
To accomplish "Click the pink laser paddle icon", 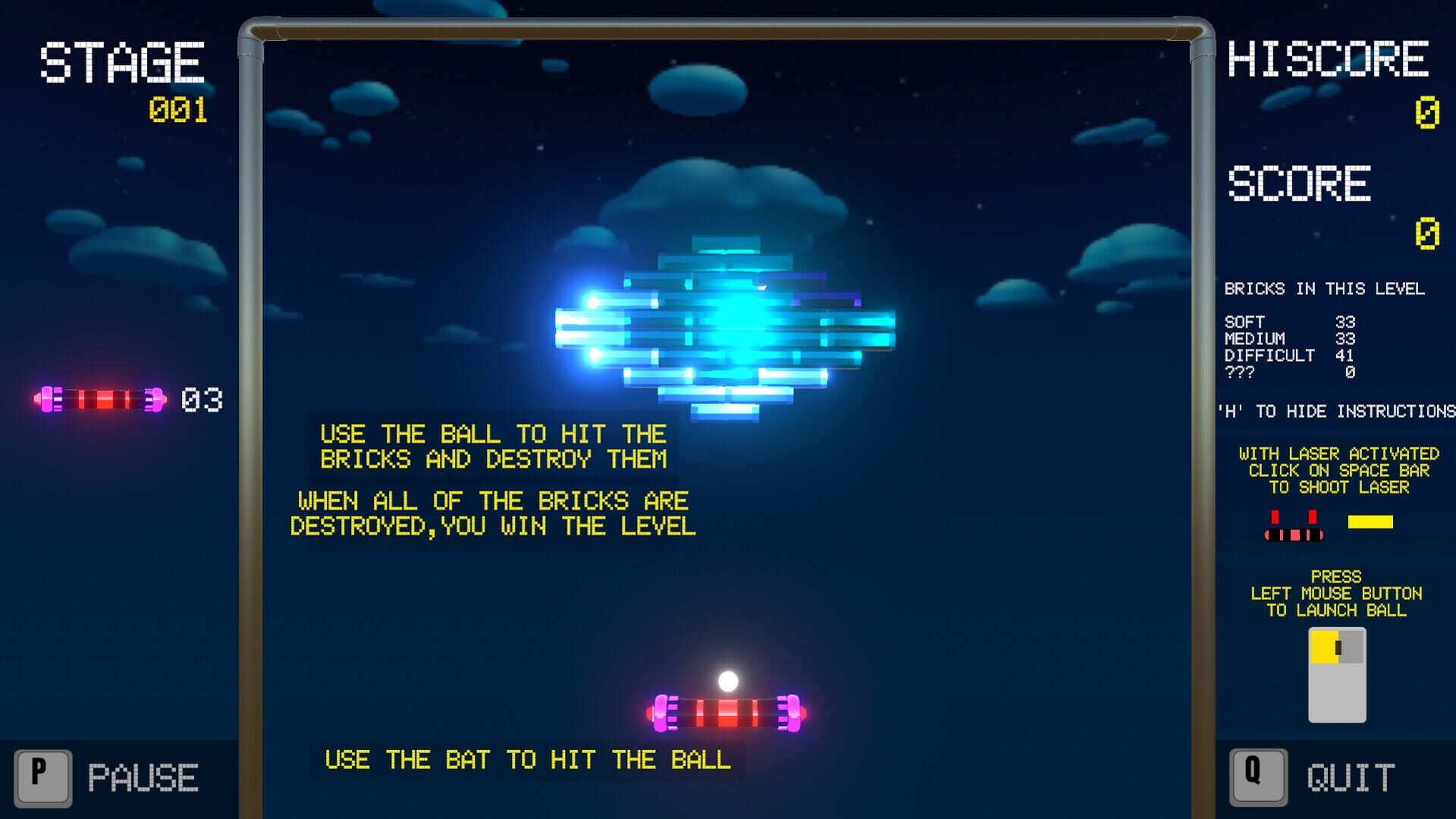I will tap(1294, 531).
